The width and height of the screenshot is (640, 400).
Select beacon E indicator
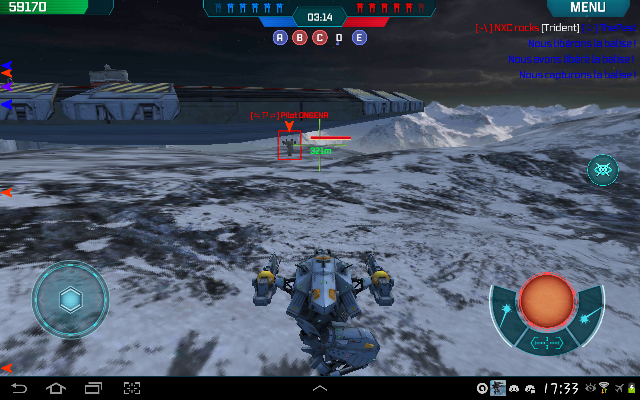pyautogui.click(x=359, y=38)
